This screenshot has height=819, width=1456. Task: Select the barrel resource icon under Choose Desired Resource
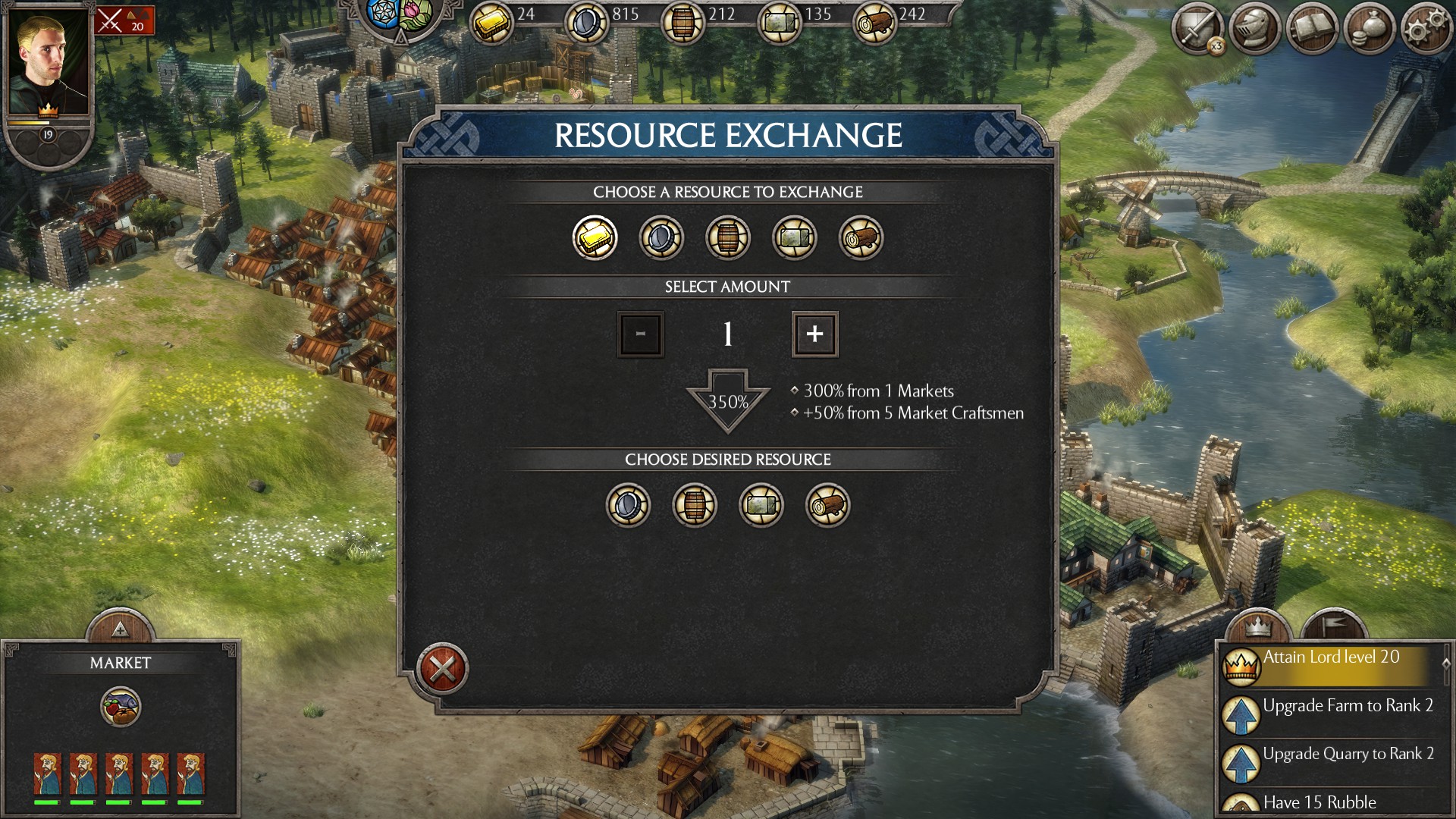click(x=695, y=505)
